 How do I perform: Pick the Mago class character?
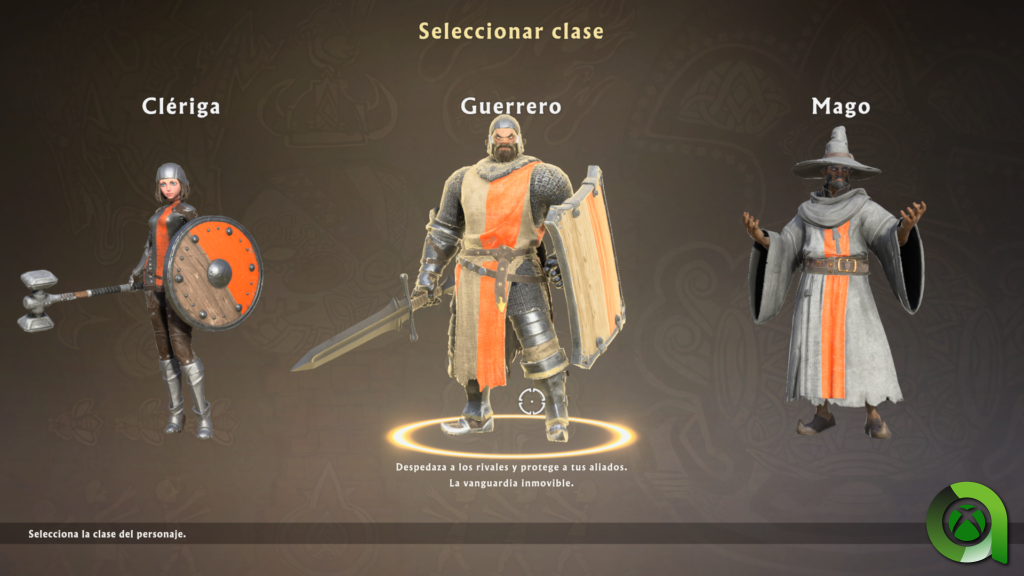click(838, 290)
